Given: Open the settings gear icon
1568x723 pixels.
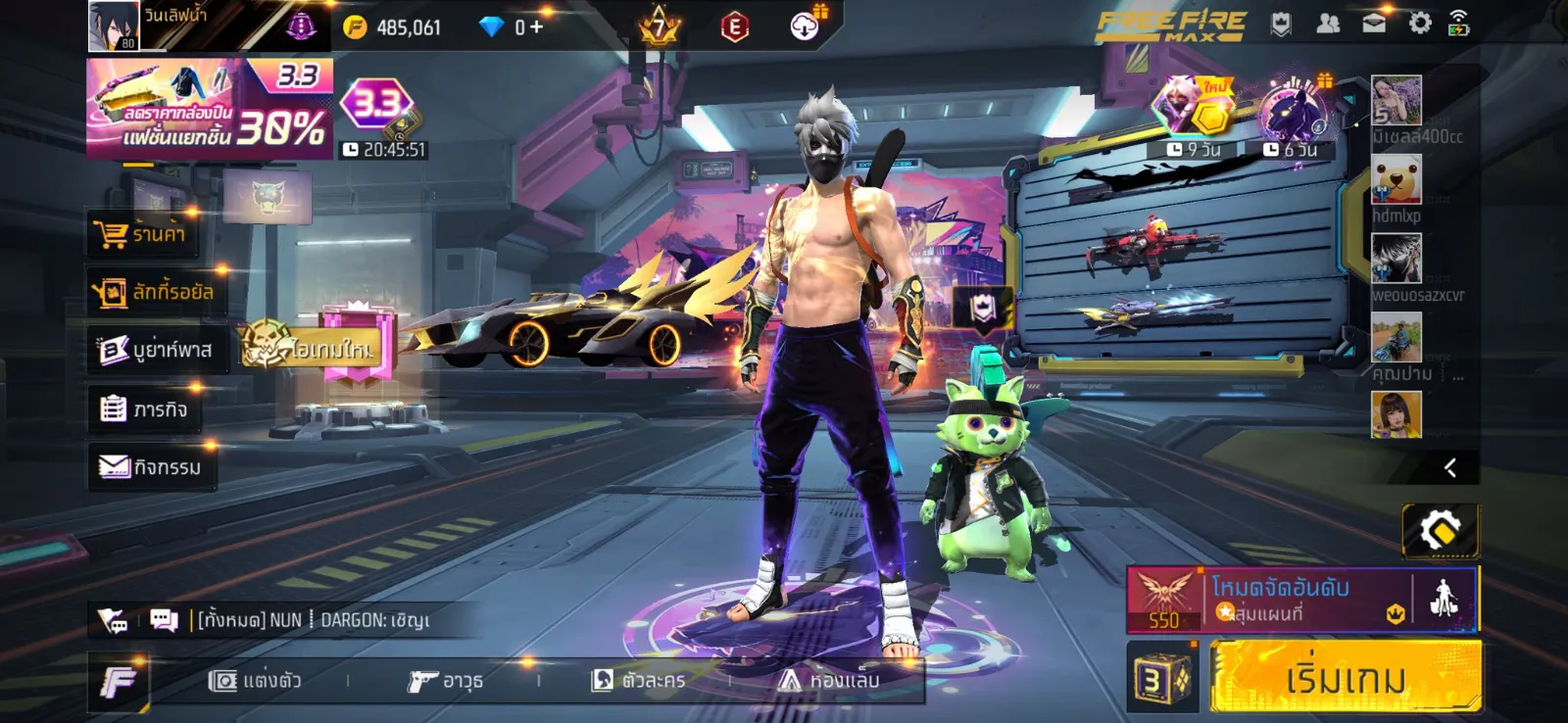Looking at the screenshot, I should (1420, 24).
